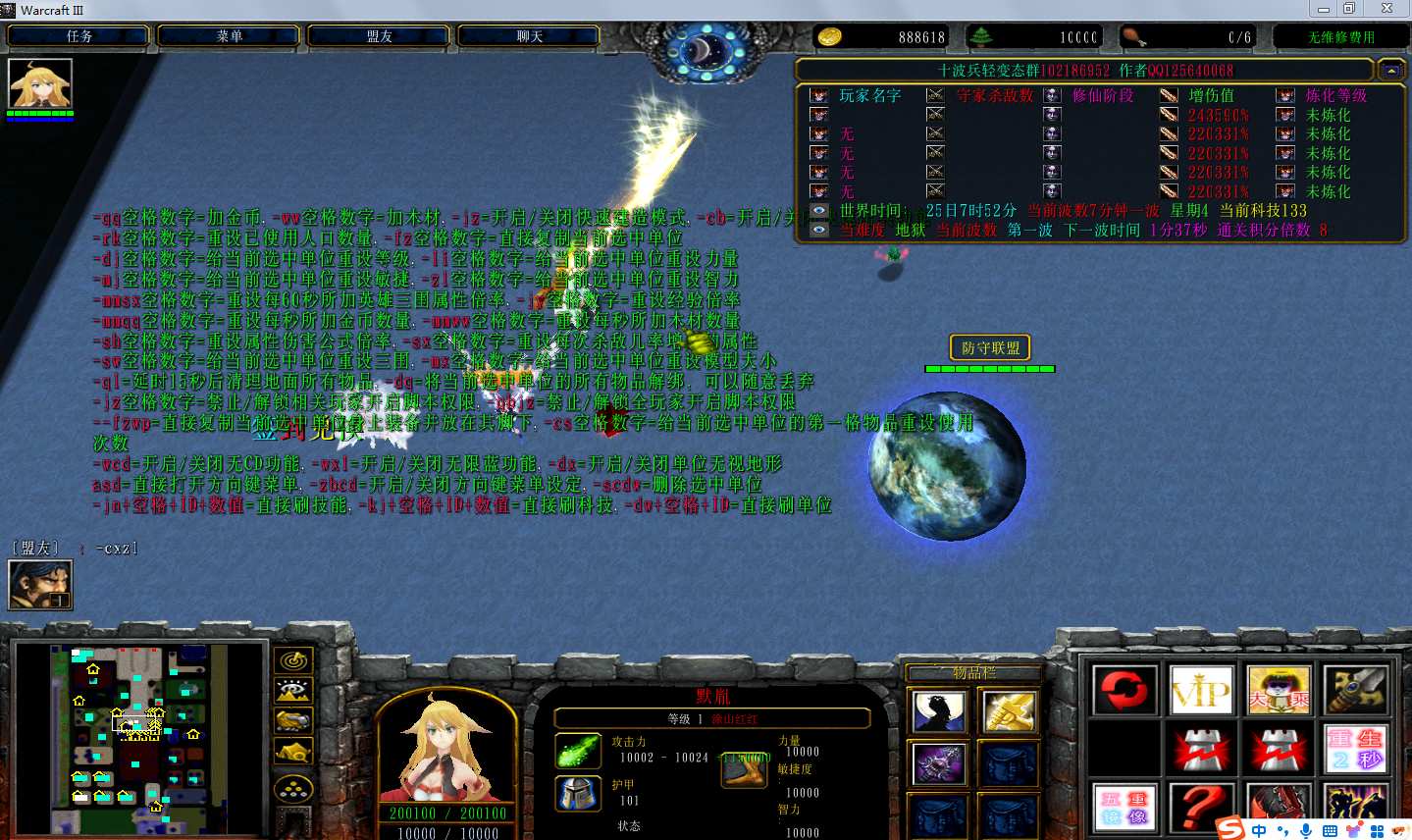Select the purple spiked orb item
The width and height of the screenshot is (1412, 840).
pos(939,764)
